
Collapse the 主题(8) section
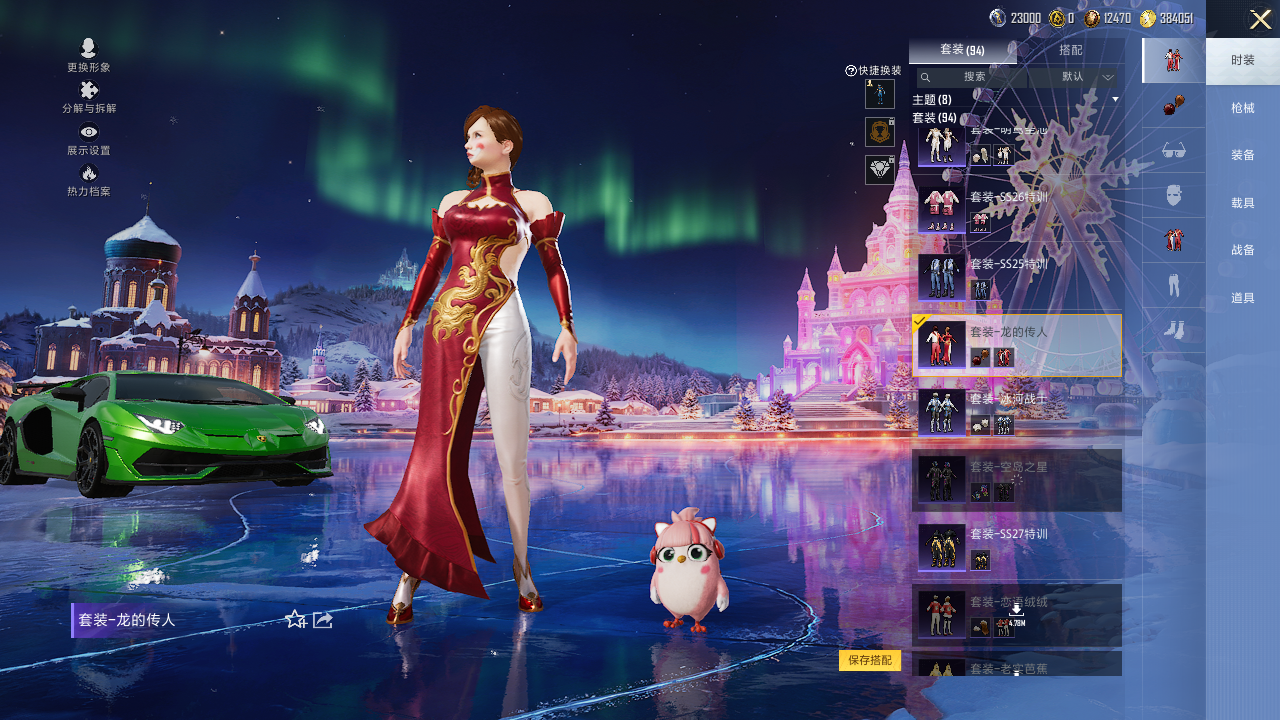[1115, 100]
